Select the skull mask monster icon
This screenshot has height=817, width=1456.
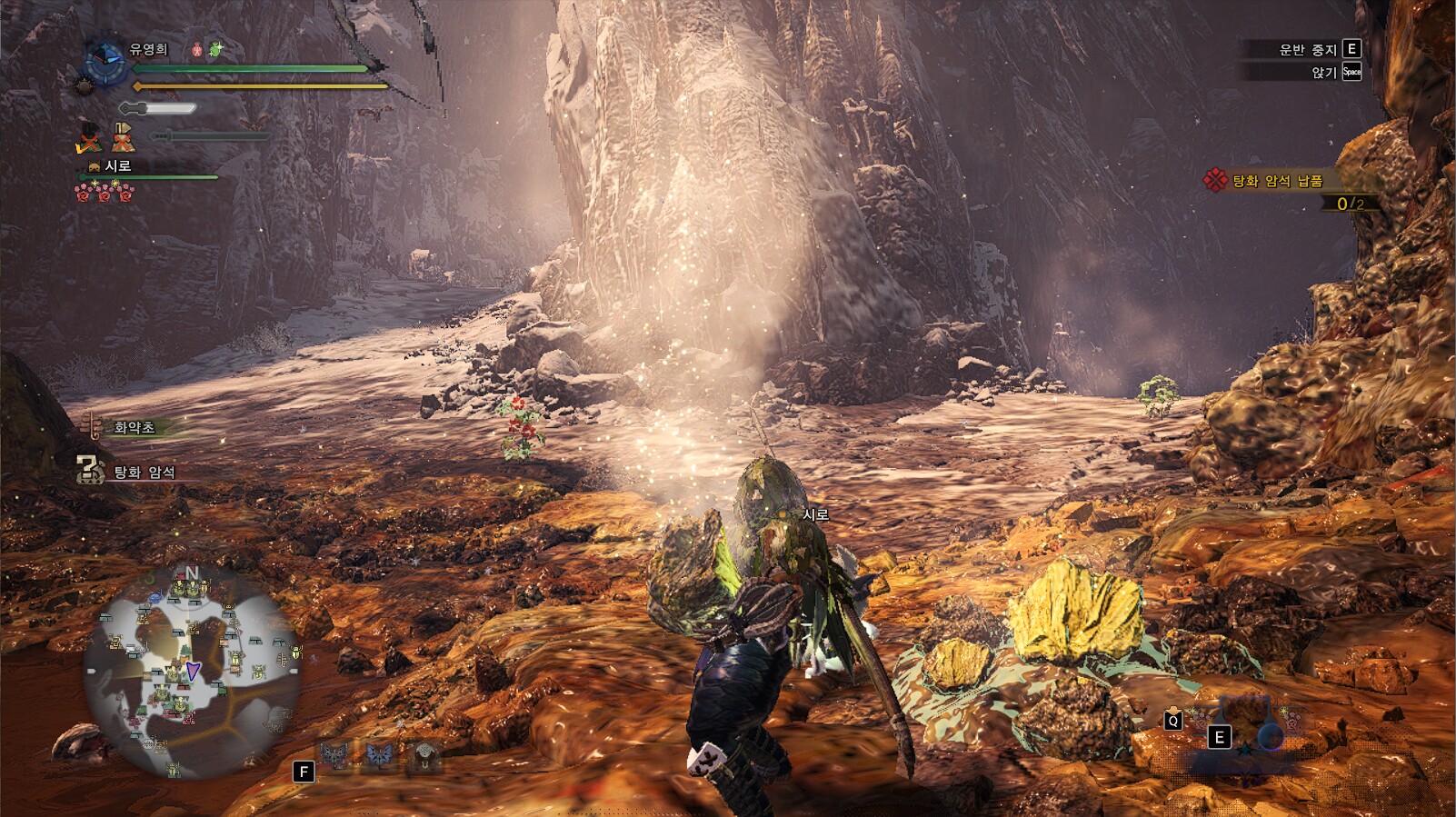[424, 755]
